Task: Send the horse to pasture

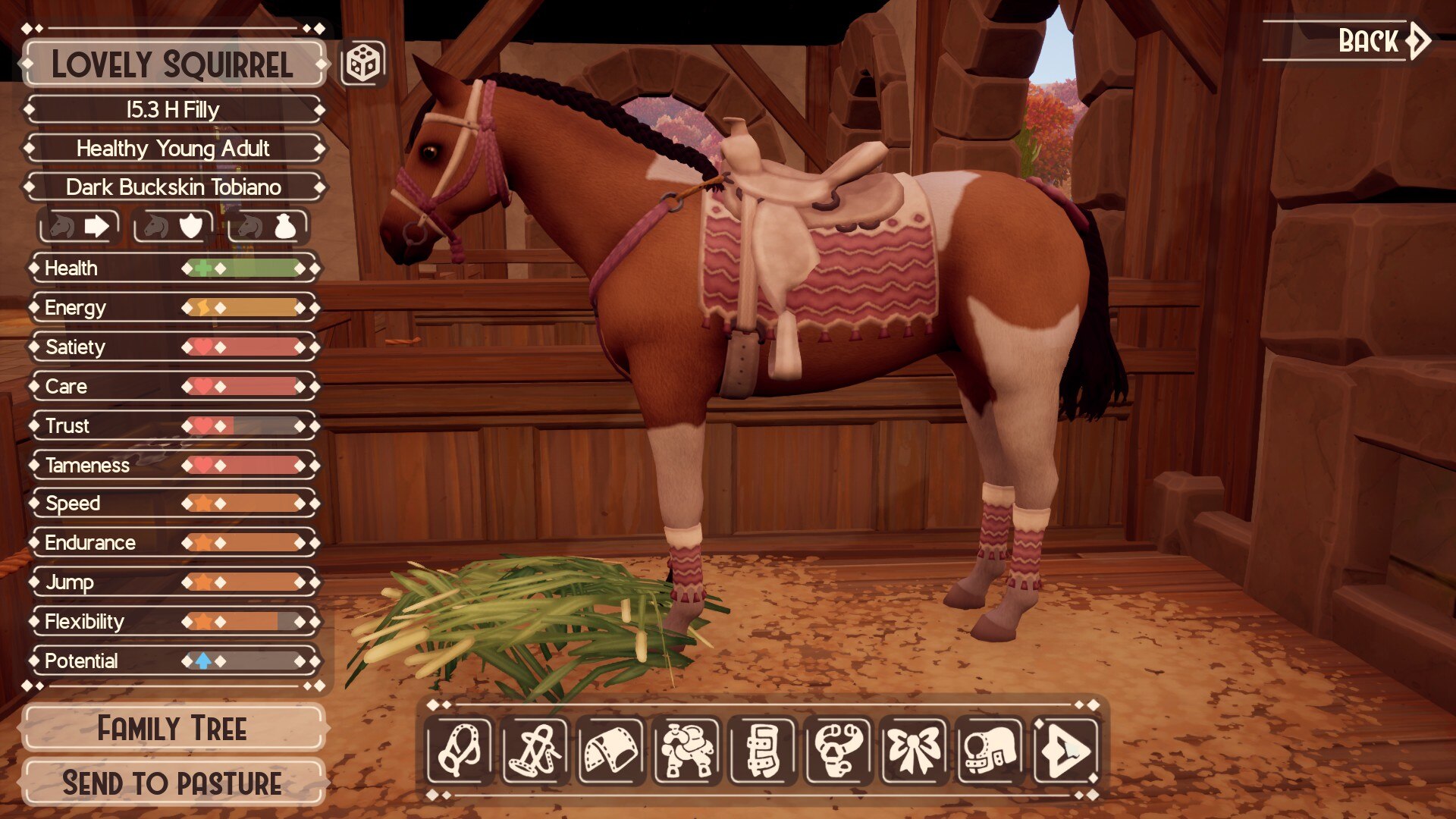Action: [173, 783]
